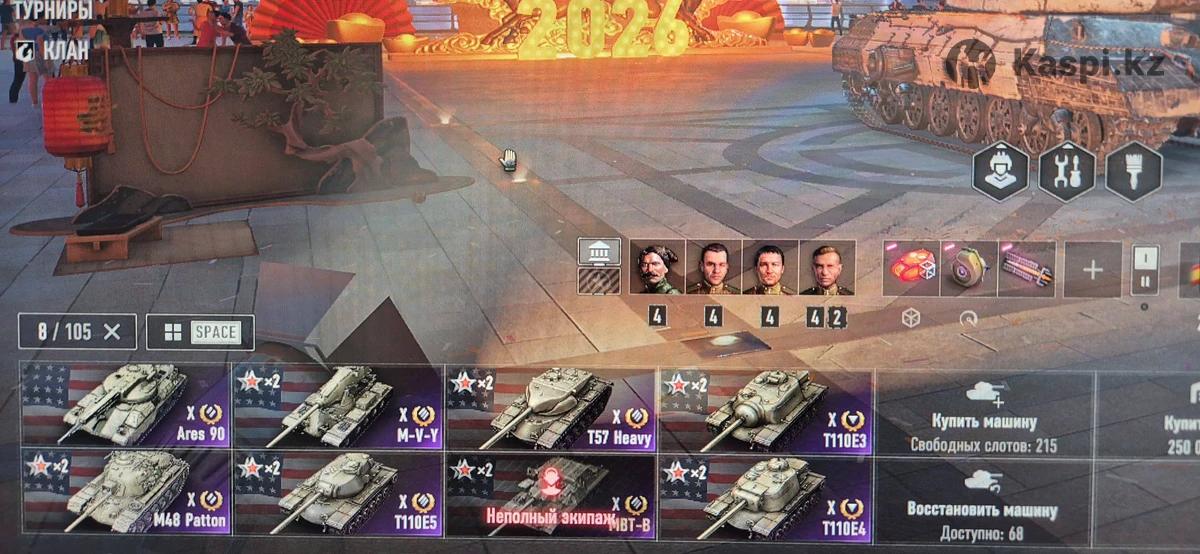Select the mustached crew member portrait
The height and width of the screenshot is (554, 1200).
[657, 268]
